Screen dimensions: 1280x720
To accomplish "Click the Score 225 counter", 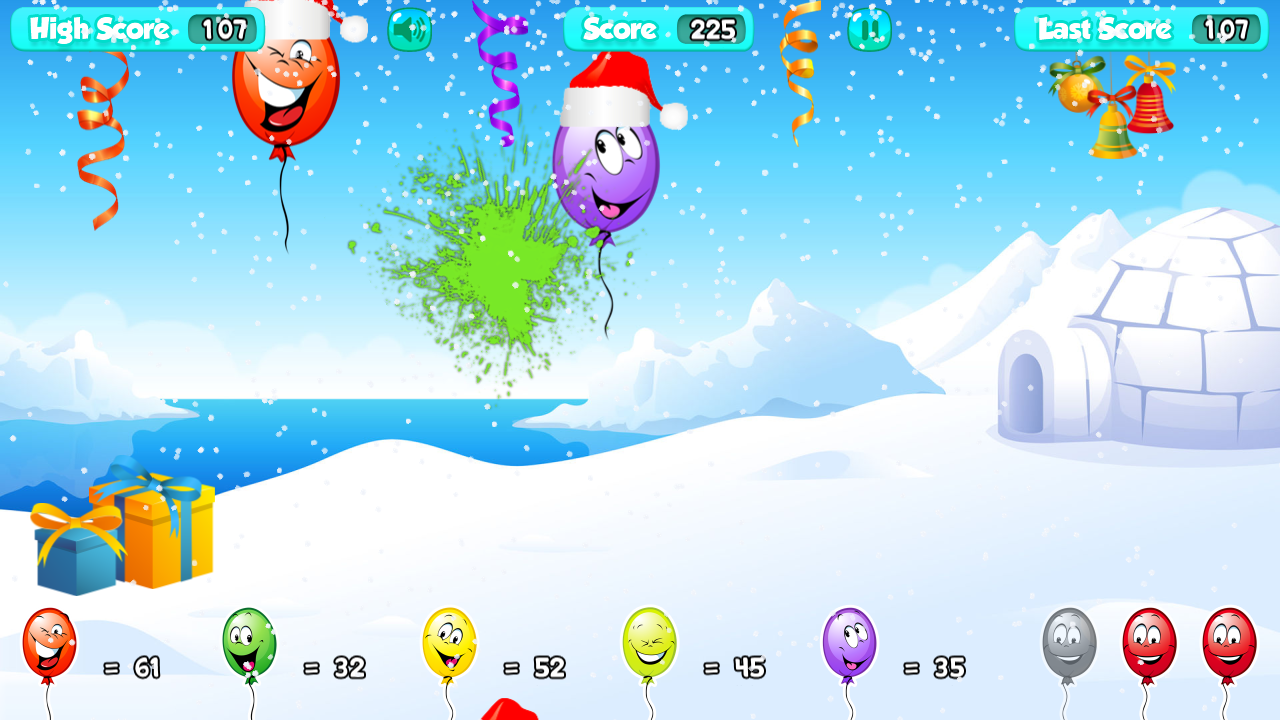I will [x=657, y=29].
